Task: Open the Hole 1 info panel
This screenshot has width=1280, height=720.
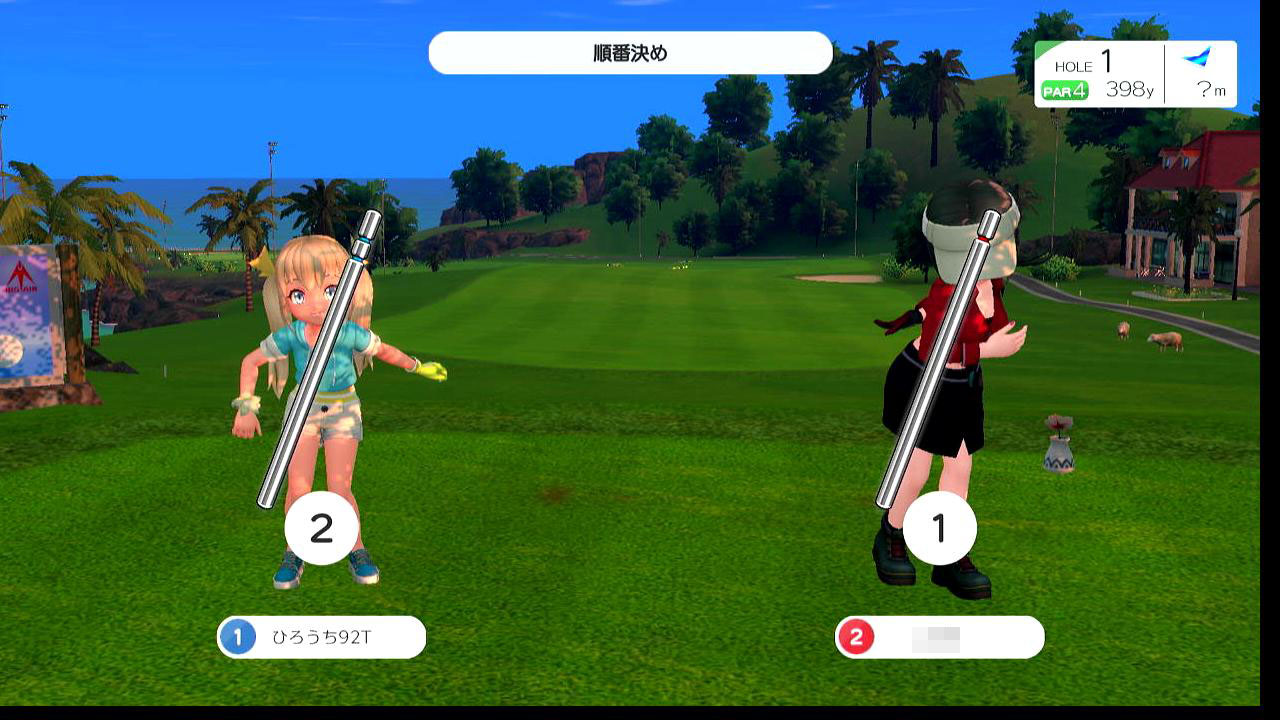Action: 1135,75
